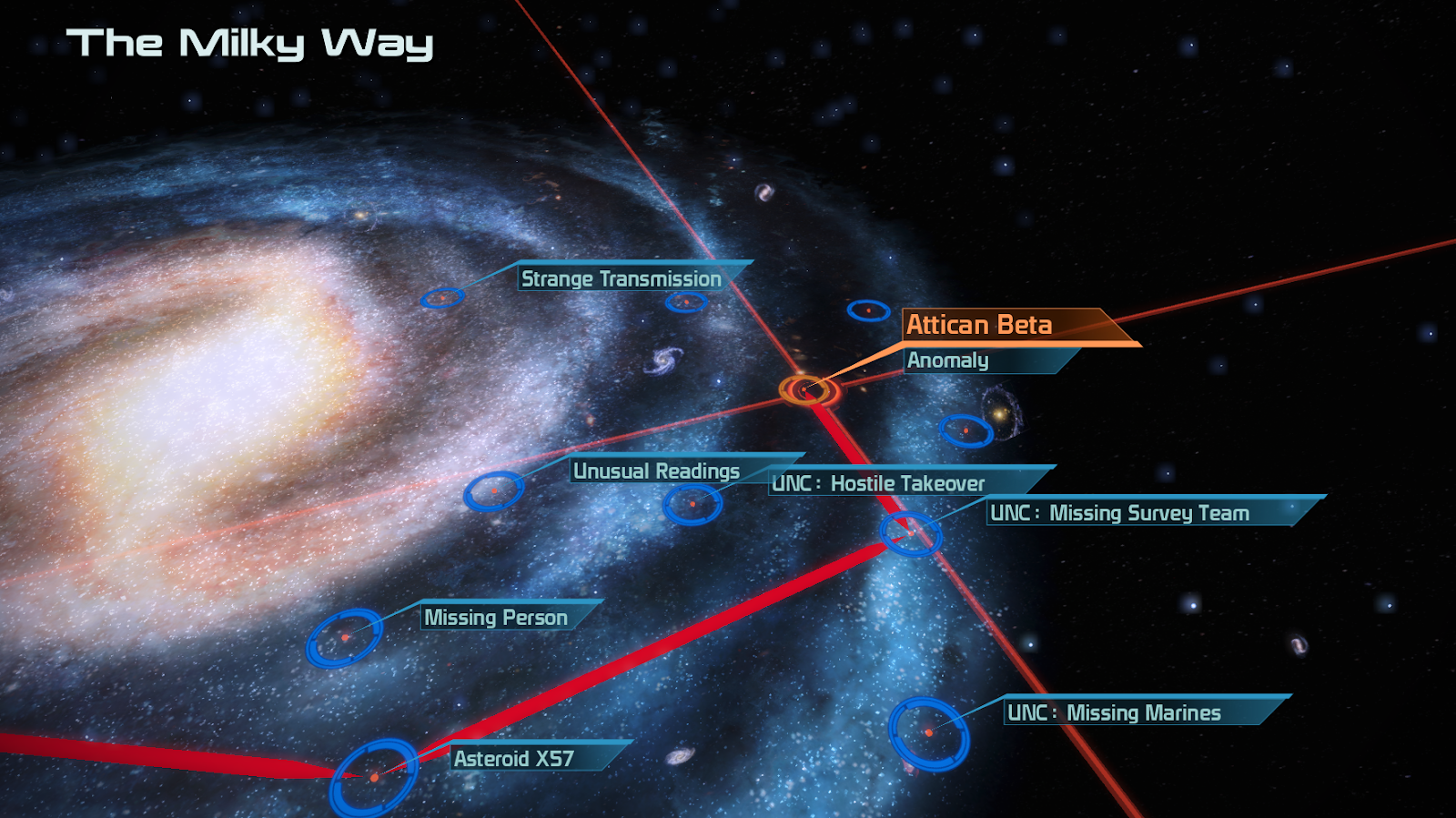Travel to the Asteroid X57 label
This screenshot has height=818, width=1456.
(514, 758)
